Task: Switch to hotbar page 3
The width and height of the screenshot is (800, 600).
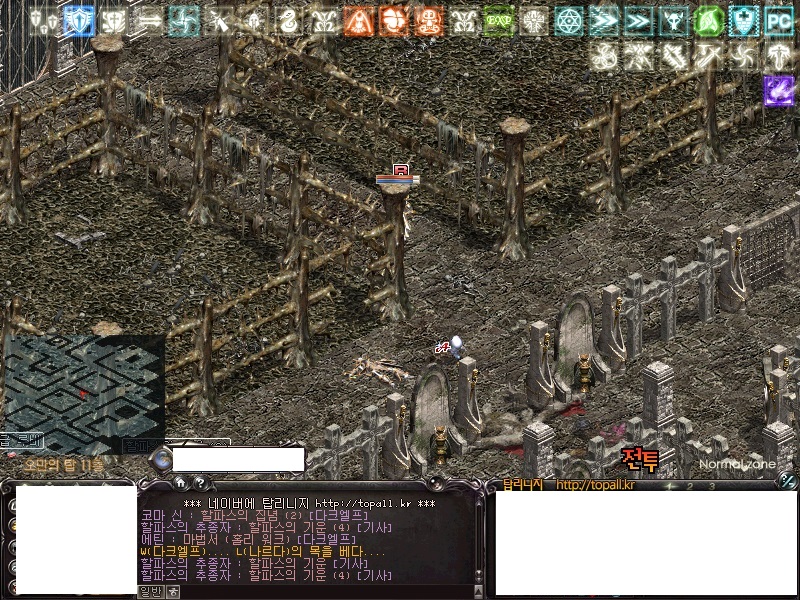Action: [711, 486]
